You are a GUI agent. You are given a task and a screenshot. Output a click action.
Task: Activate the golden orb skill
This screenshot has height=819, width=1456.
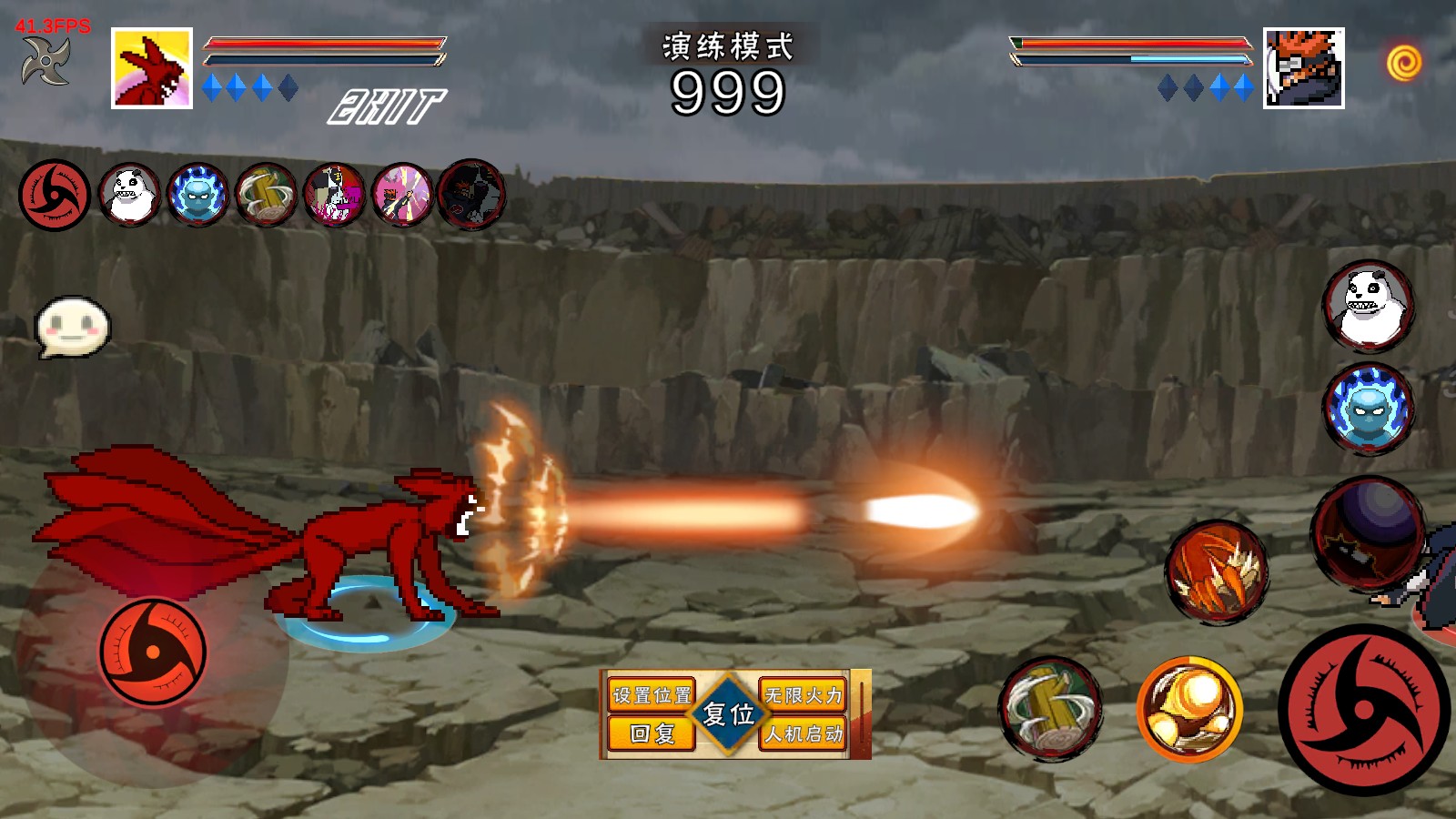(x=1189, y=709)
